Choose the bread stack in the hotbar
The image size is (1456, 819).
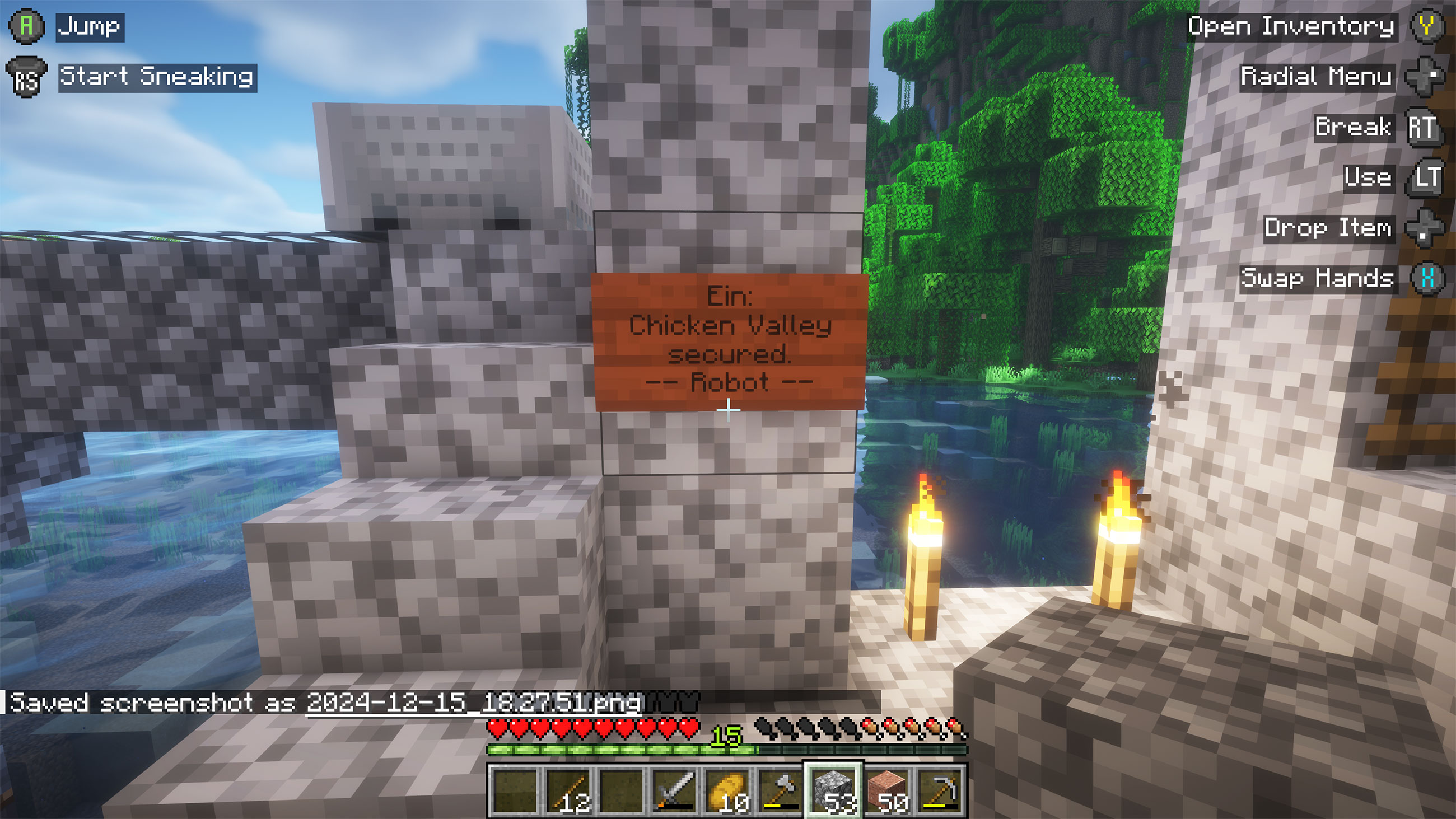pyautogui.click(x=727, y=790)
